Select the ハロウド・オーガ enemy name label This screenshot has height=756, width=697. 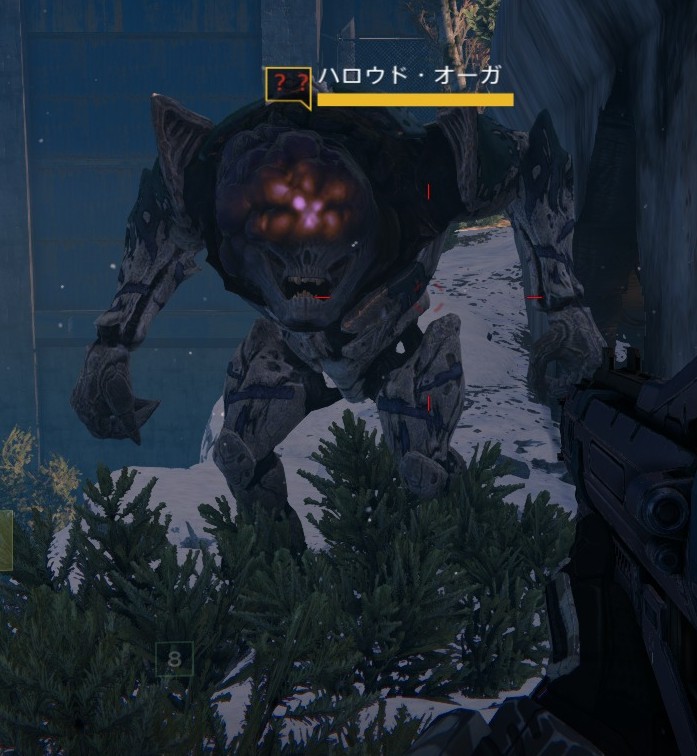[x=408, y=76]
